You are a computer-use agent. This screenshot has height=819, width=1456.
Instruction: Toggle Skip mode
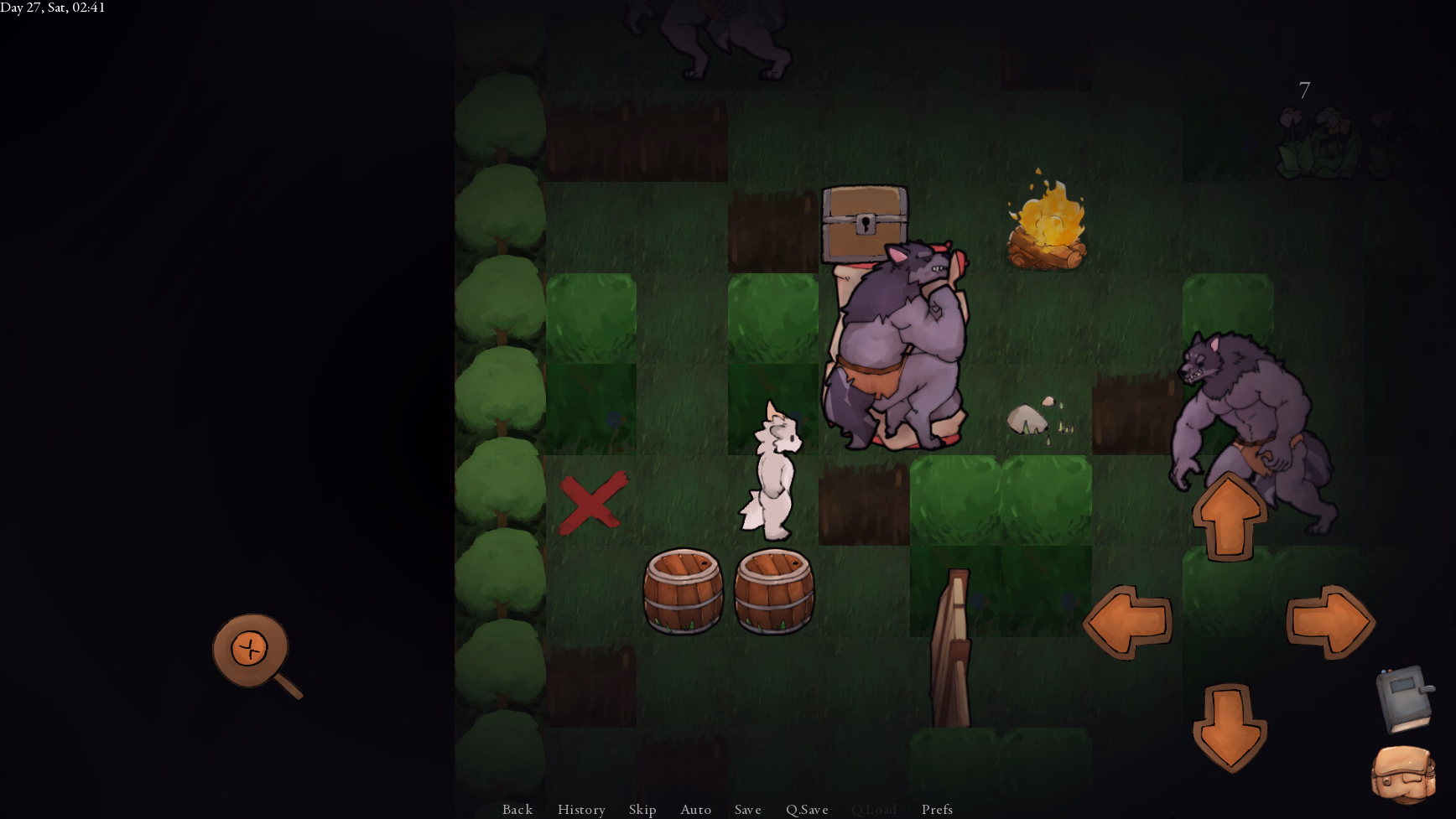pos(642,809)
